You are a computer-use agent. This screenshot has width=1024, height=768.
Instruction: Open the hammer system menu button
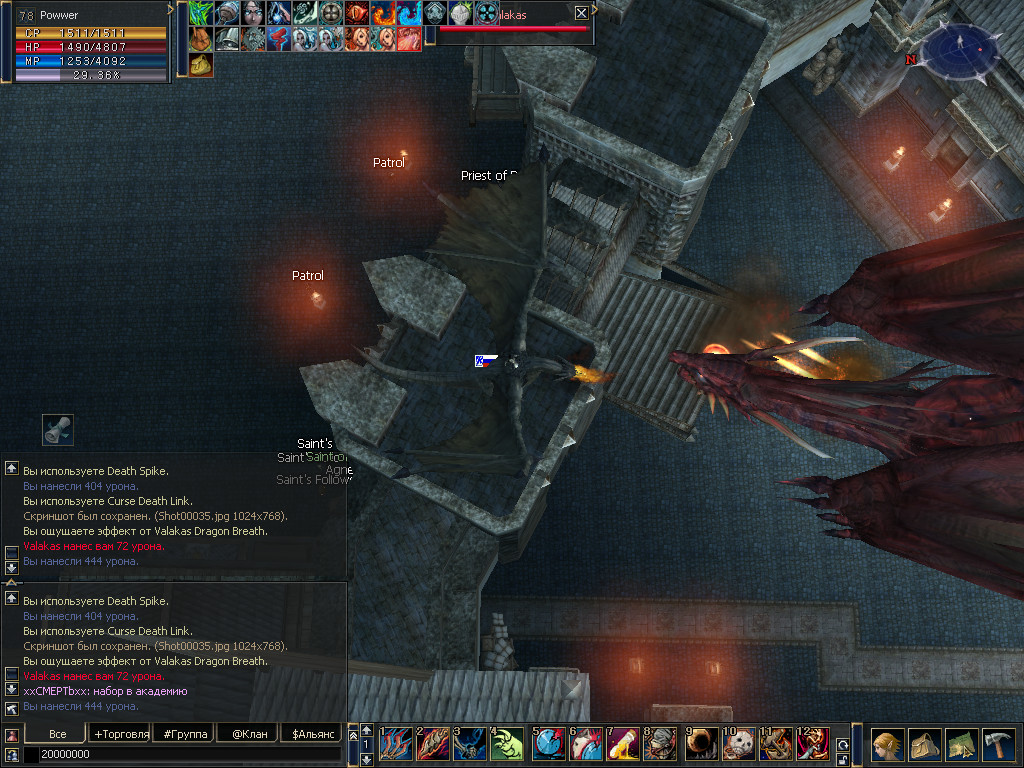998,745
